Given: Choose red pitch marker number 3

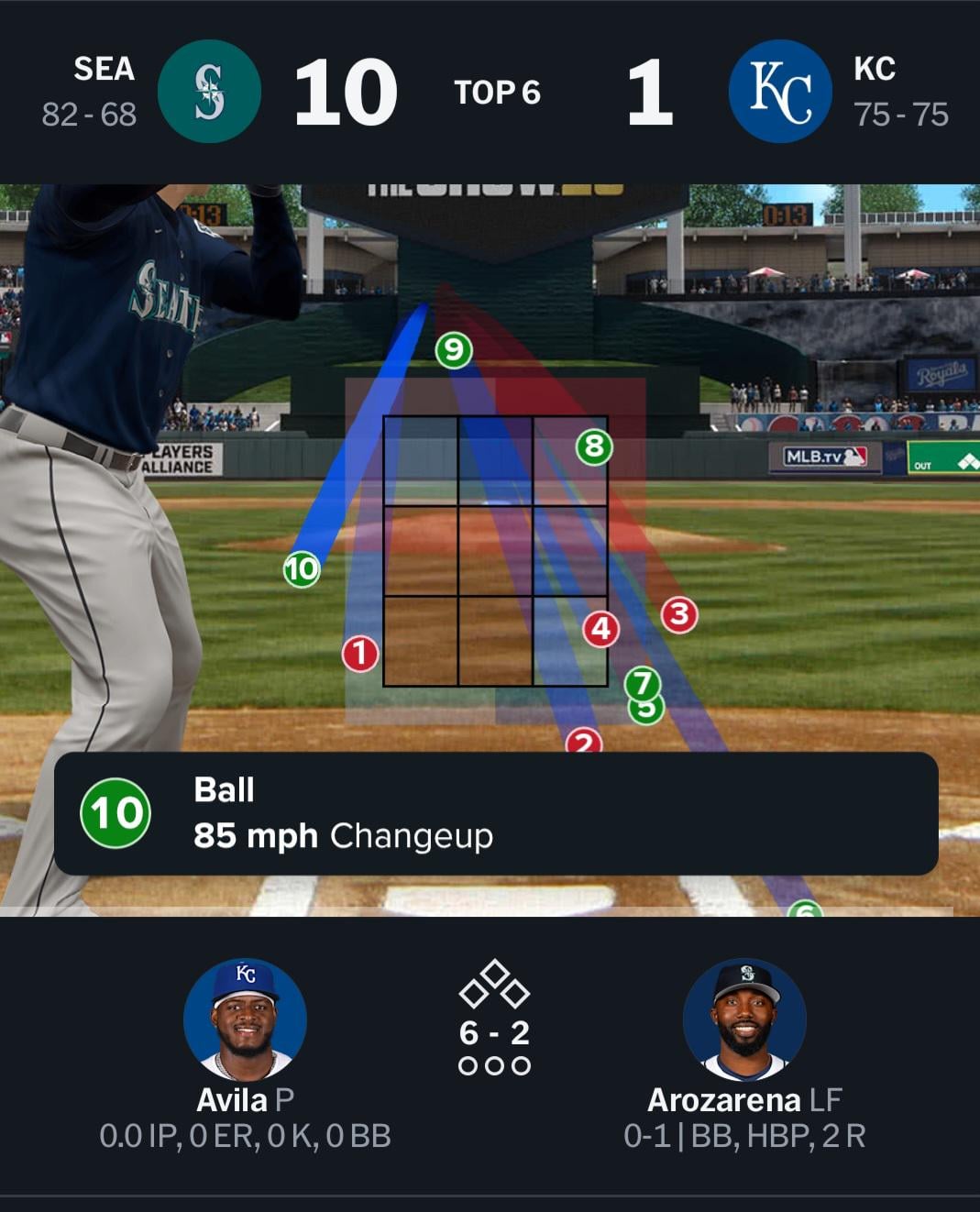Looking at the screenshot, I should [x=679, y=614].
